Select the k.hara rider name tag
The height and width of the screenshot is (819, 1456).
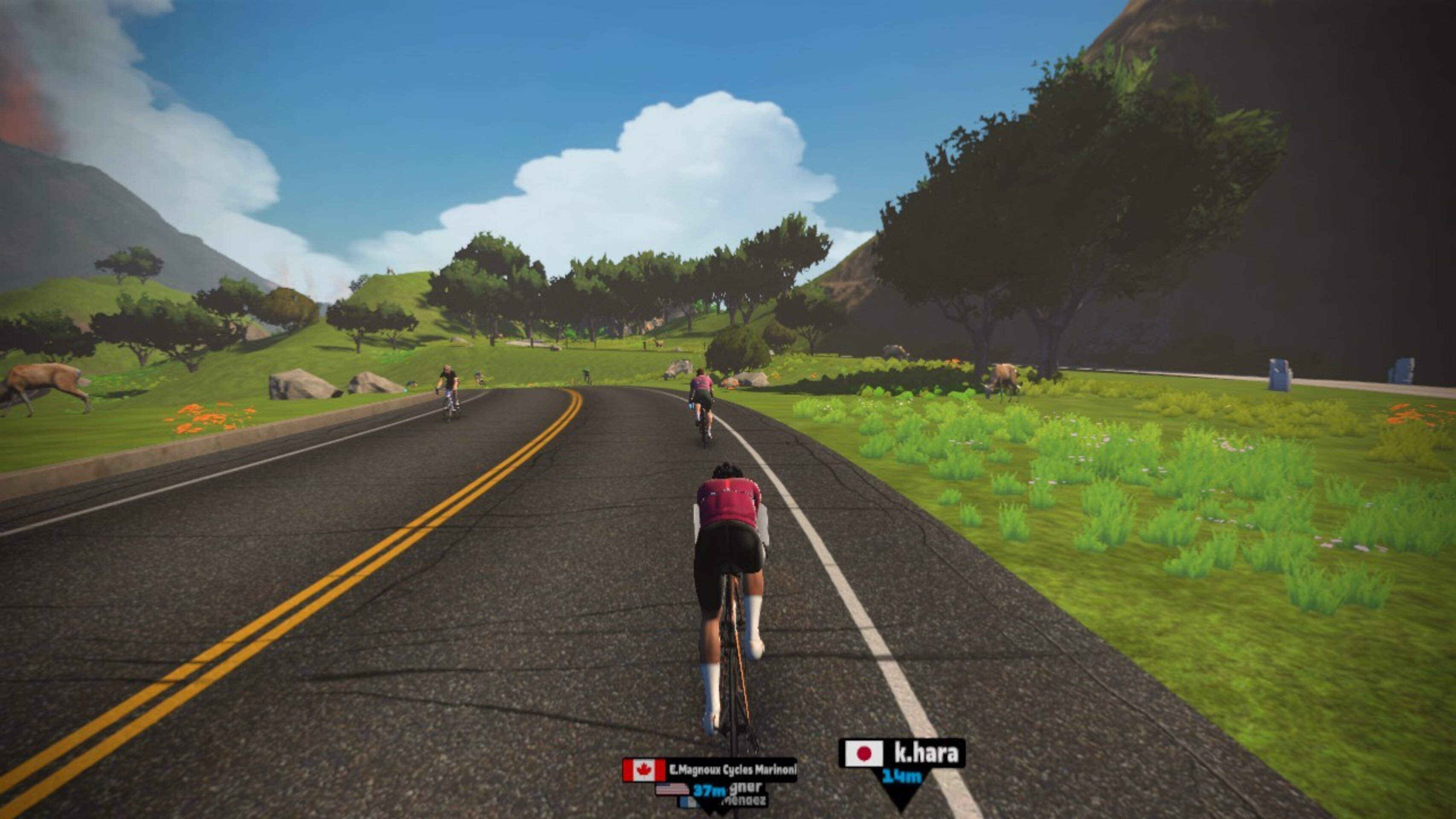click(902, 753)
